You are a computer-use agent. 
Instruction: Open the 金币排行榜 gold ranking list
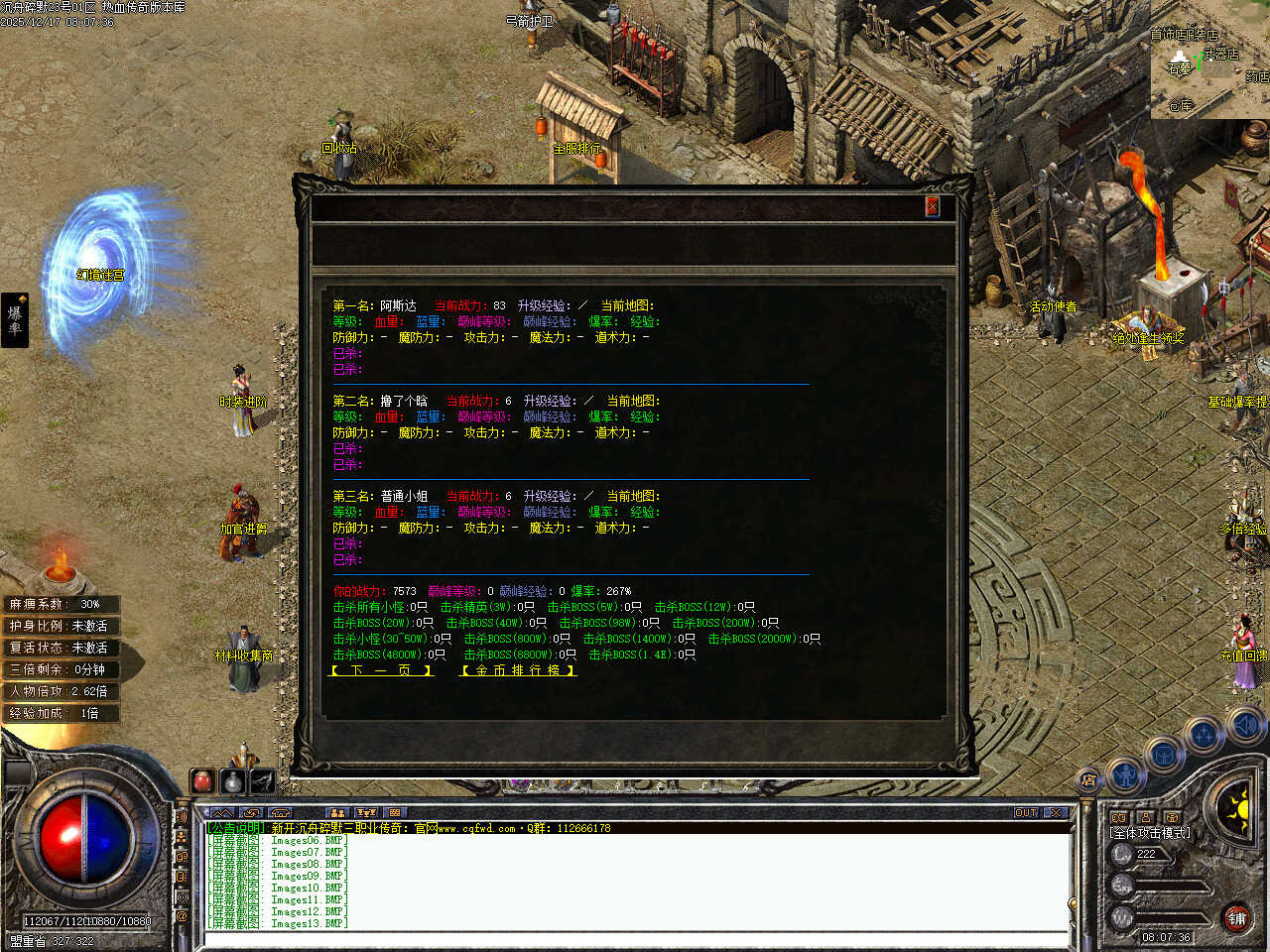(x=518, y=671)
